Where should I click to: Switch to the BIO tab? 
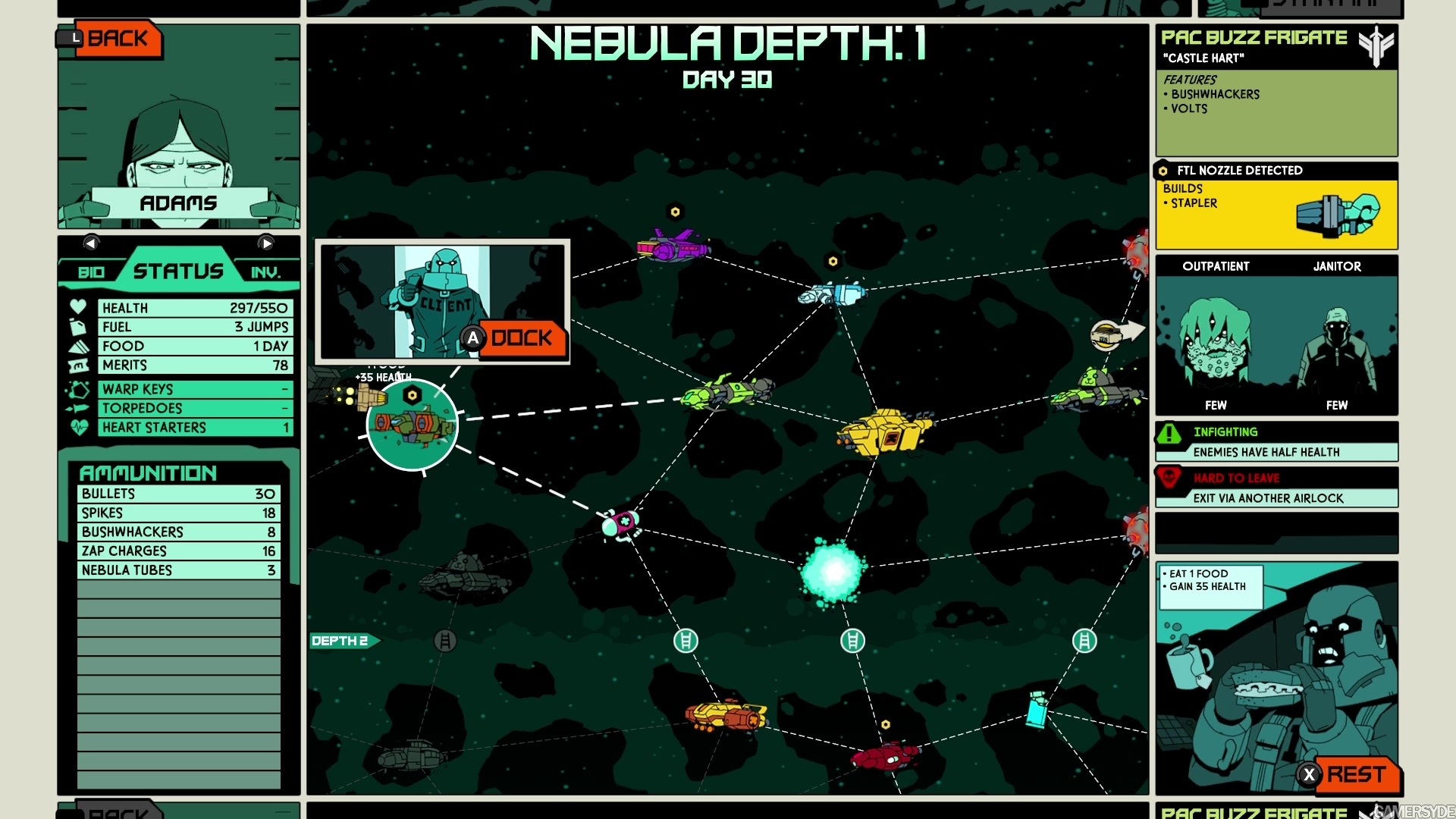91,271
